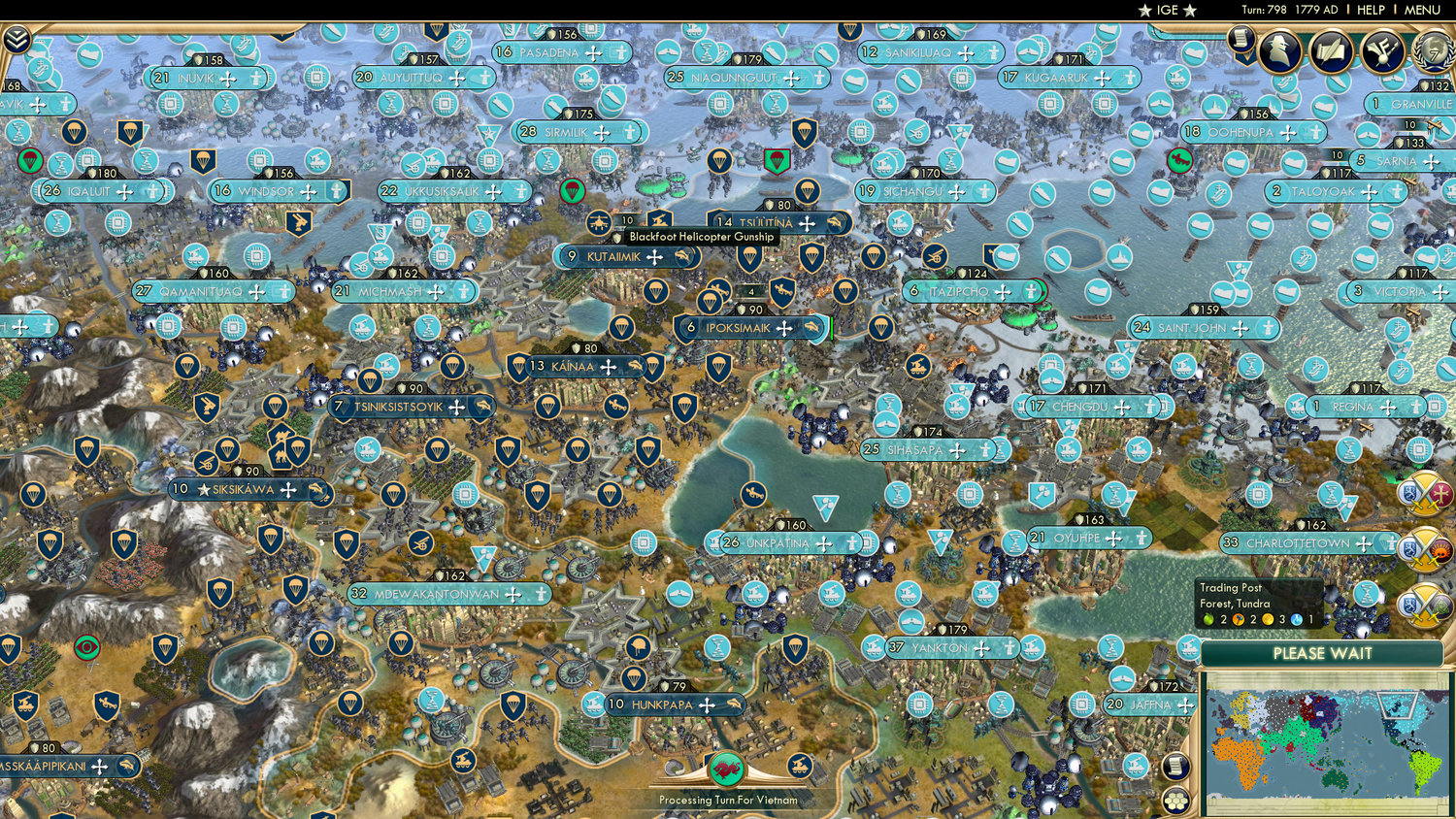Click the sunburst religion emblem on the middle war badge
The image size is (1456, 819).
point(1441,550)
